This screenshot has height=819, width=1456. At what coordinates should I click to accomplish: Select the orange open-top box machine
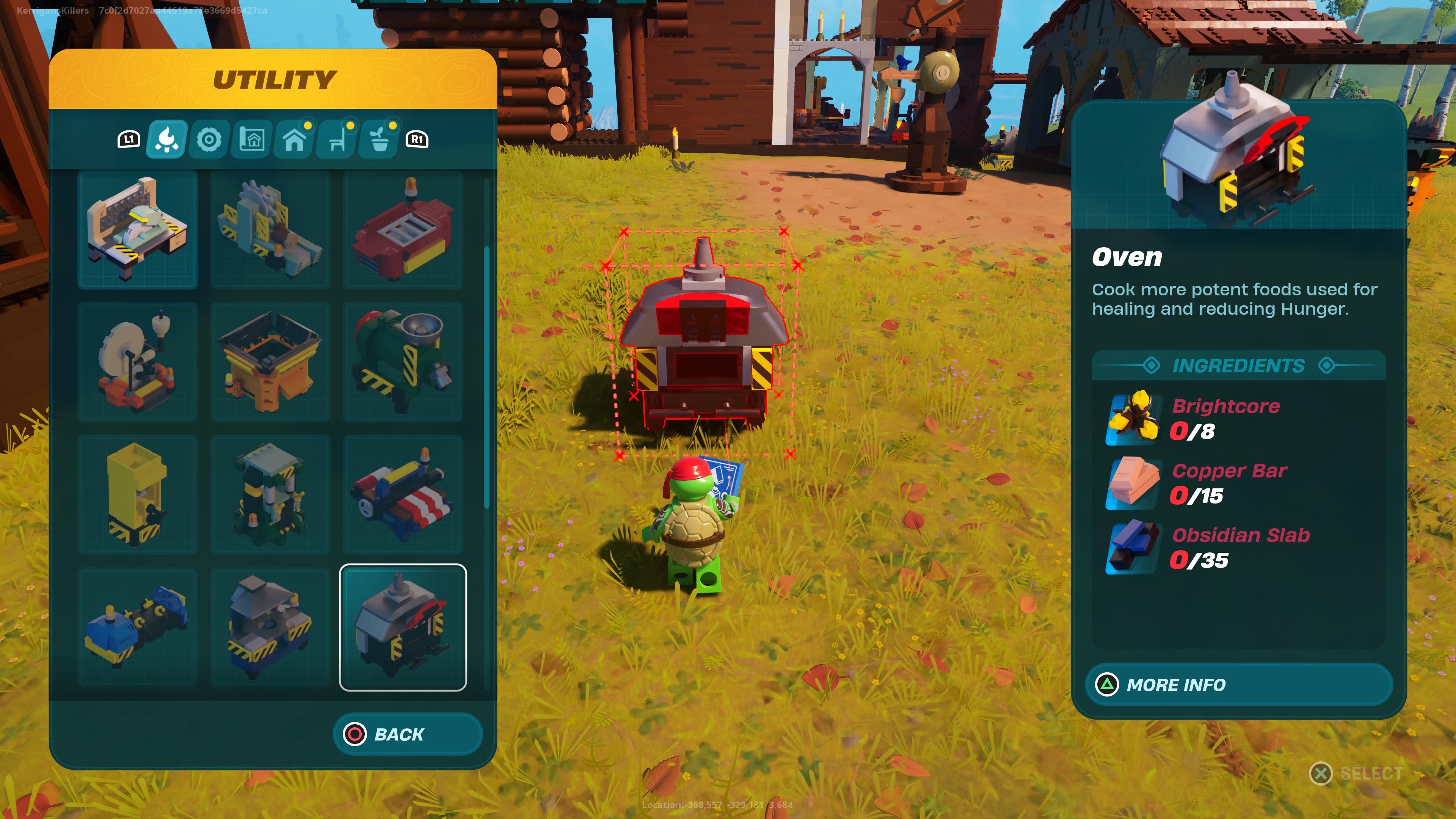(x=270, y=362)
